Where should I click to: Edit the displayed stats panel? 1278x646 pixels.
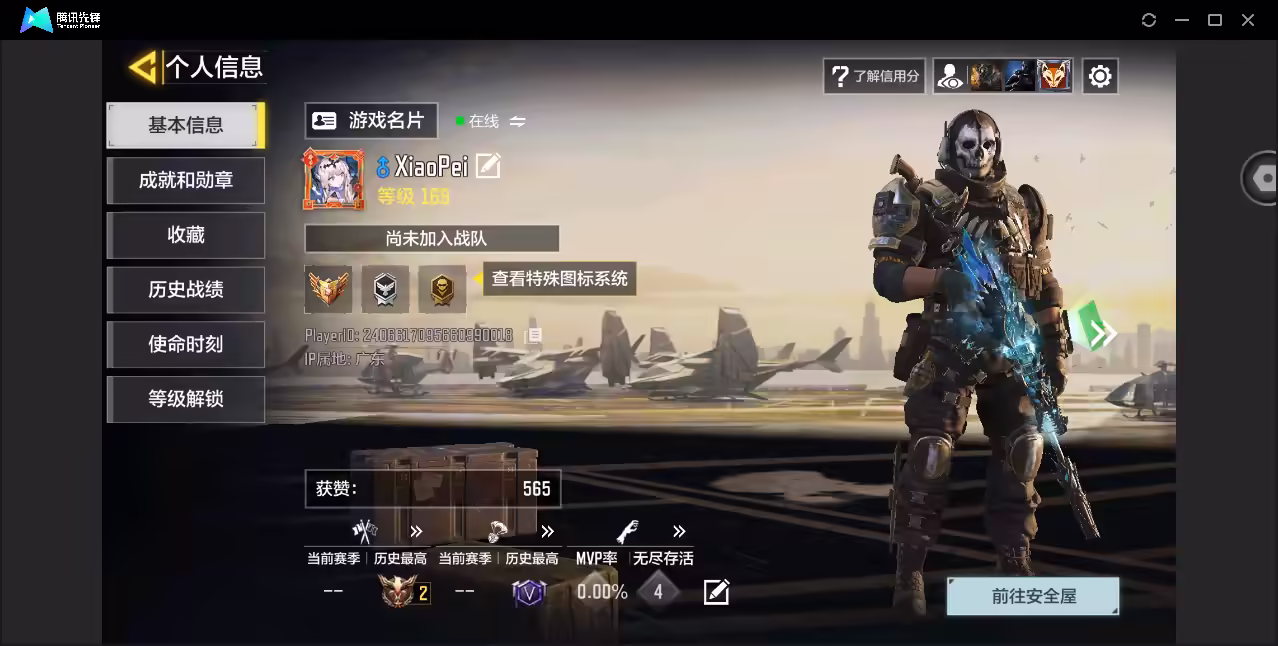716,592
